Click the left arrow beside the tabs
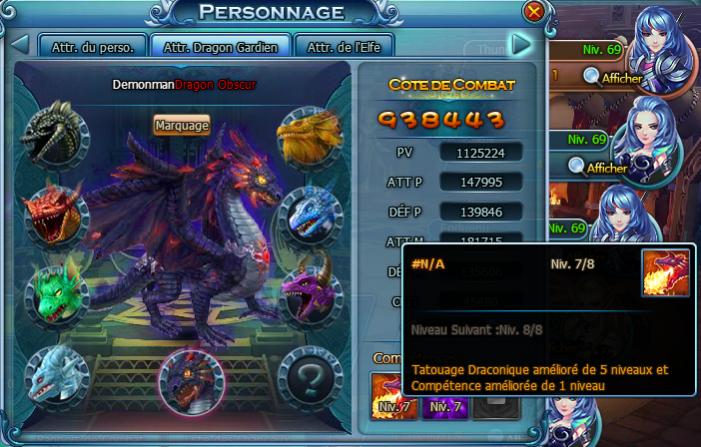Screen dimensions: 701x447 (x=19, y=44)
